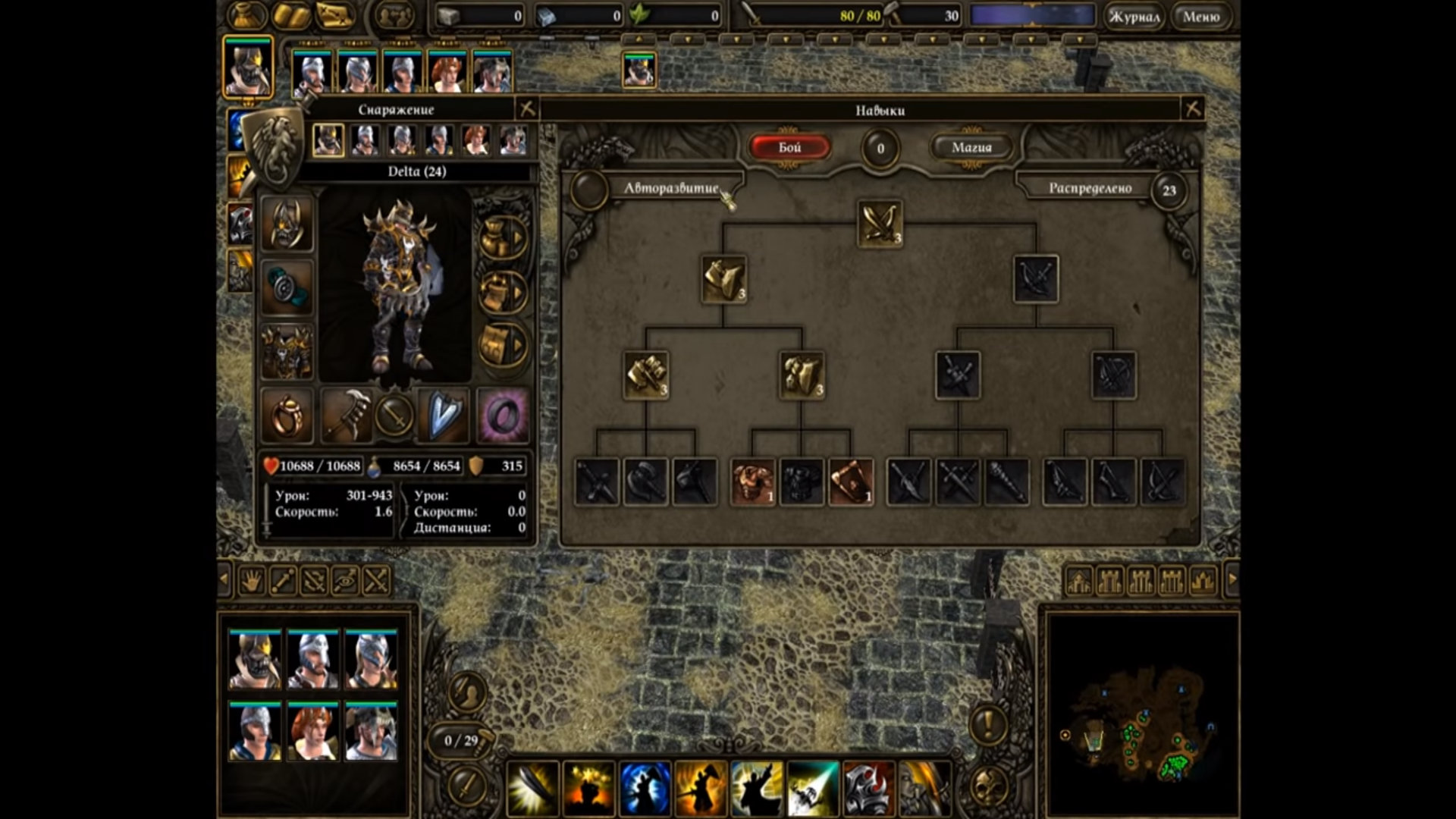1456x819 pixels.
Task: Close the Снаряжение equipment panel
Action: point(527,109)
